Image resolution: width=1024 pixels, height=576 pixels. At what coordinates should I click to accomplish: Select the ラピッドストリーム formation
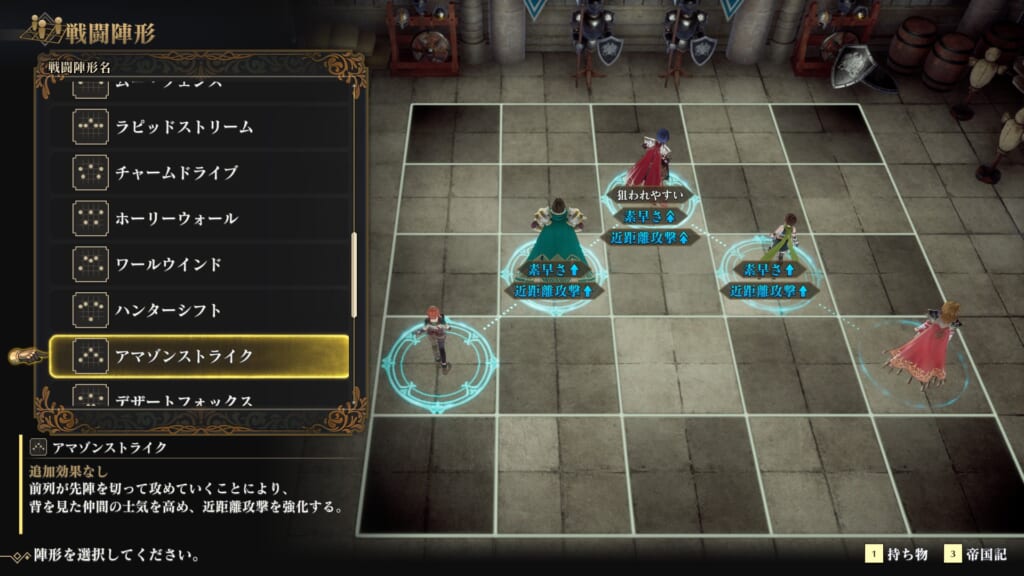click(x=198, y=127)
